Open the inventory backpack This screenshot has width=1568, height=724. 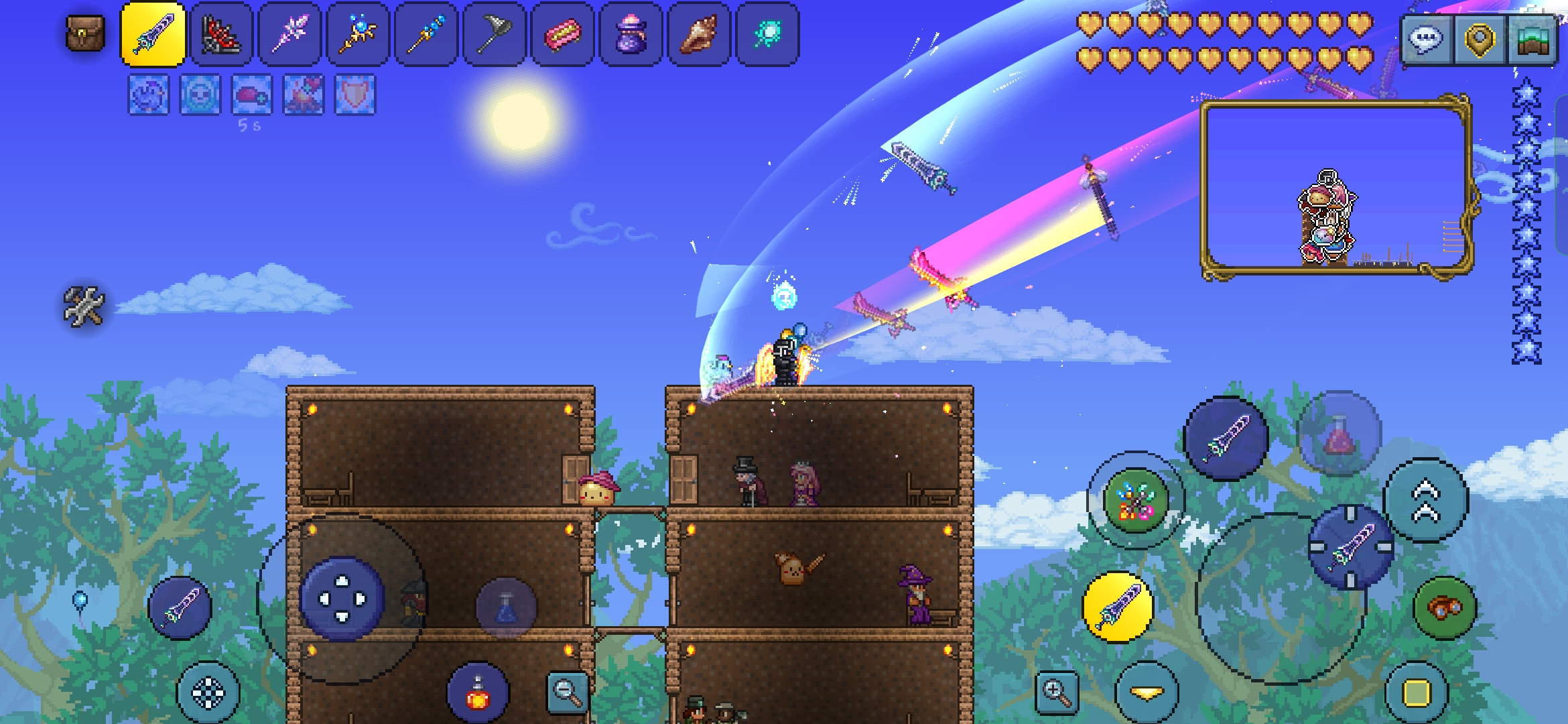click(x=85, y=34)
